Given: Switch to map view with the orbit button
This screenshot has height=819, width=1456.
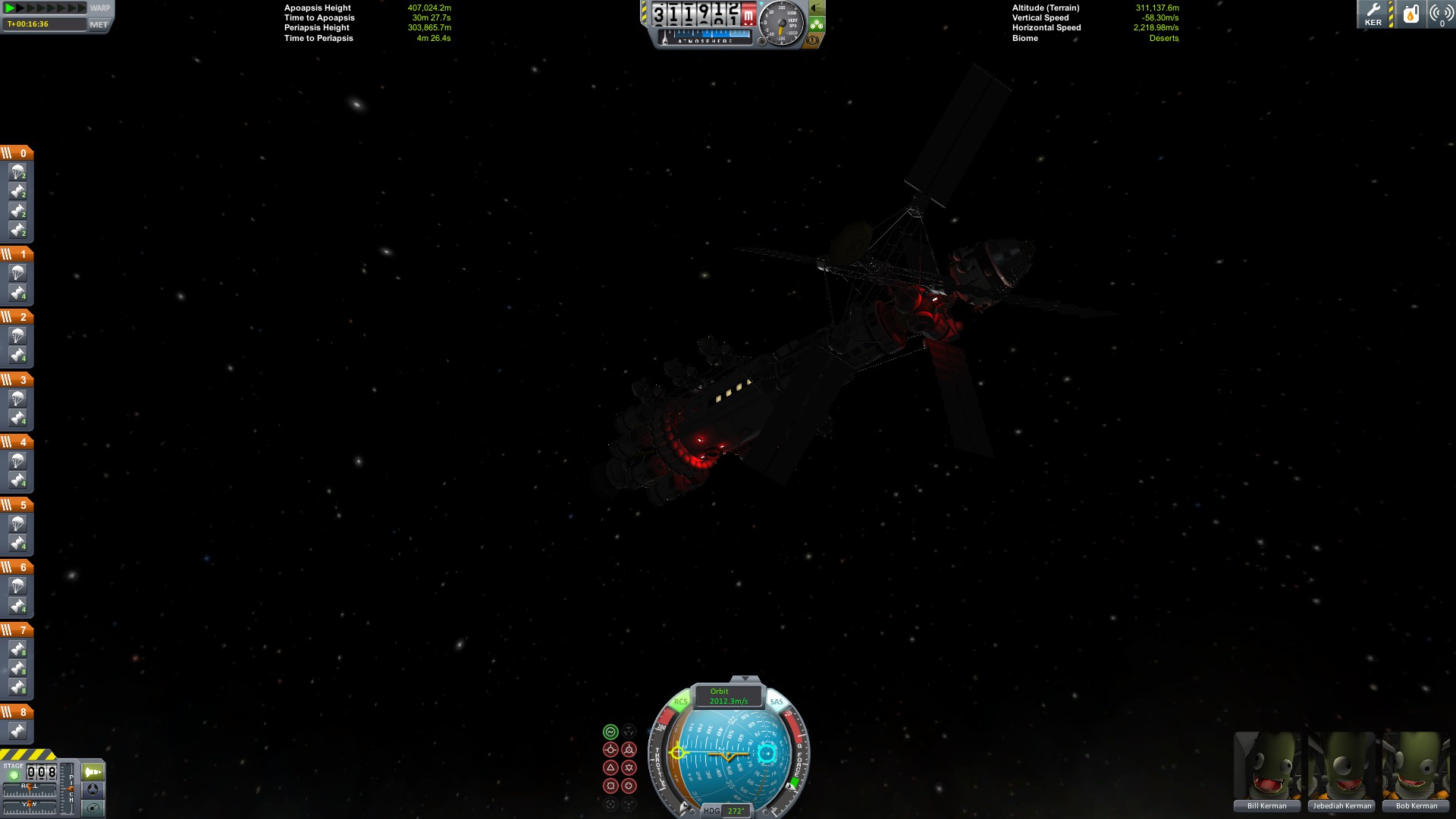Looking at the screenshot, I should pyautogui.click(x=93, y=808).
